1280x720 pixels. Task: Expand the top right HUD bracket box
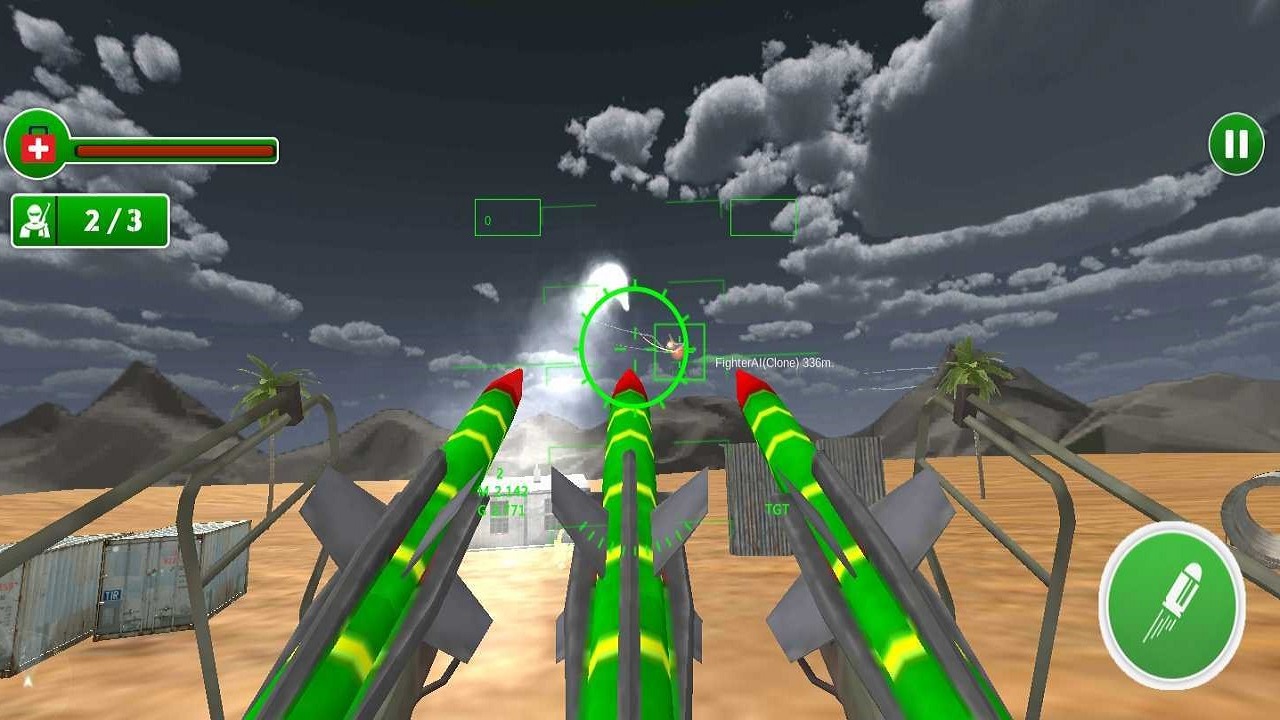tap(764, 218)
